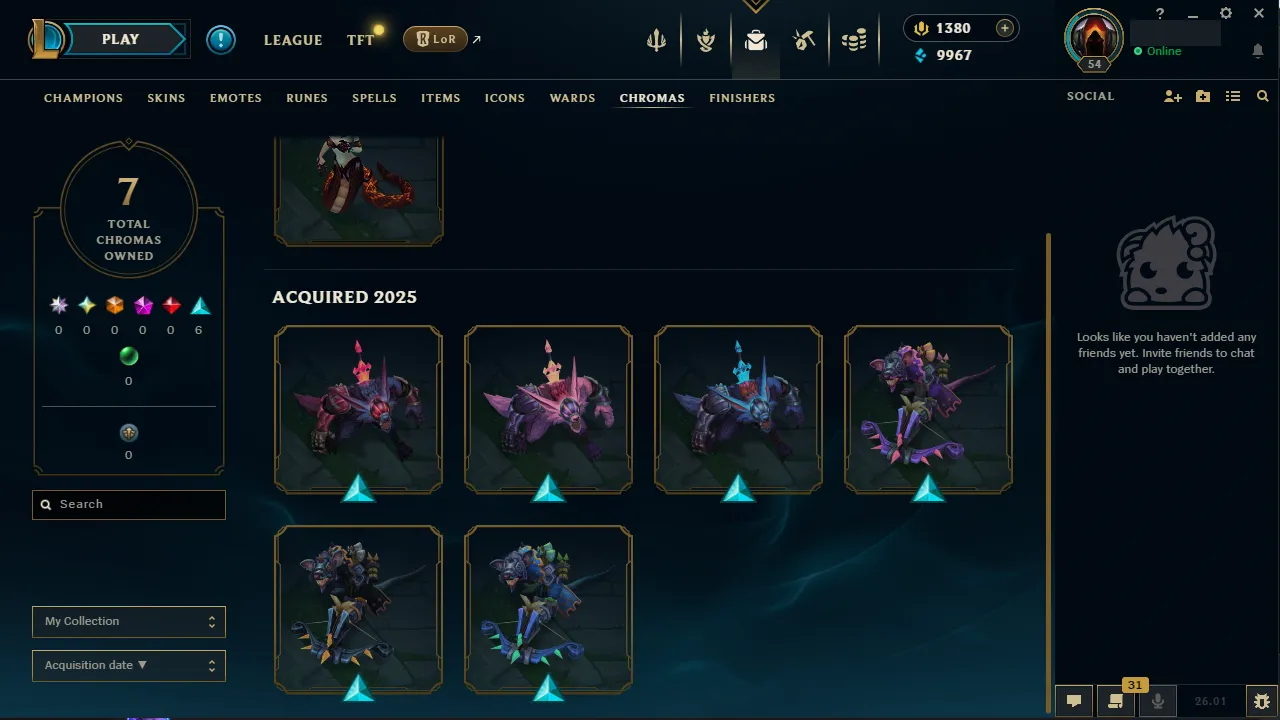Open the Store using the coins icon

pyautogui.click(x=854, y=40)
